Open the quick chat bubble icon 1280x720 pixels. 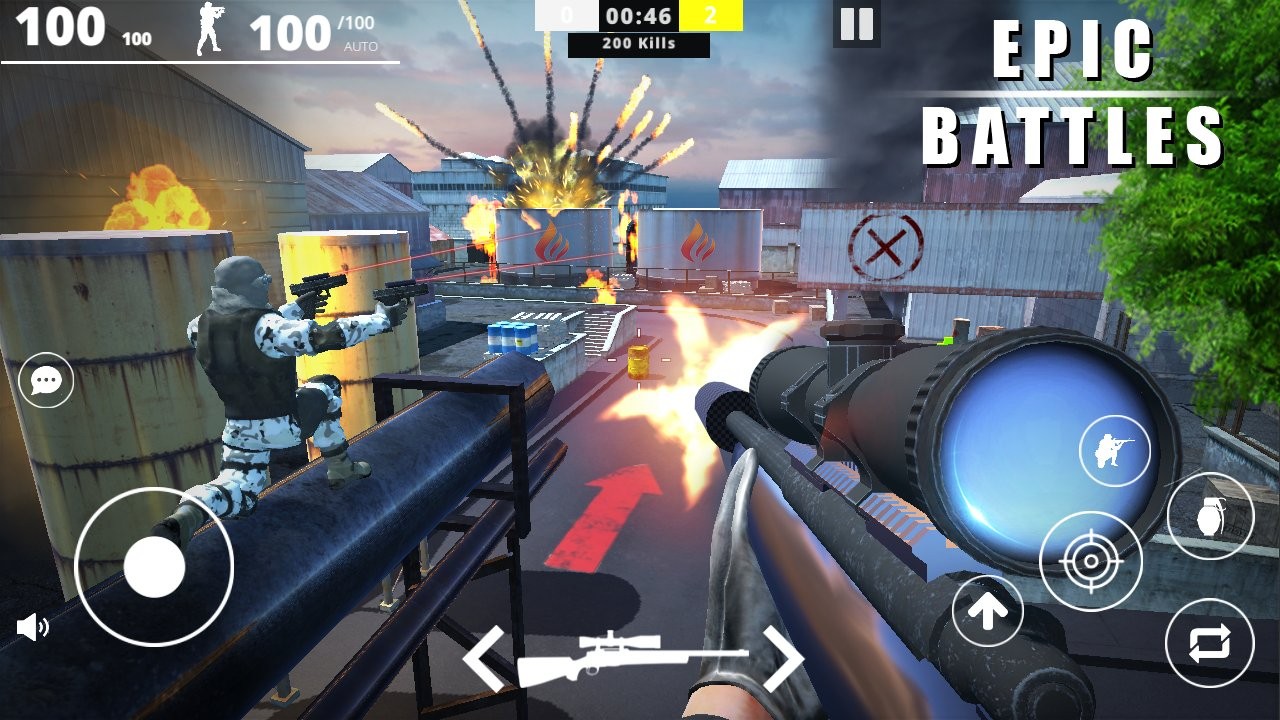(x=45, y=381)
